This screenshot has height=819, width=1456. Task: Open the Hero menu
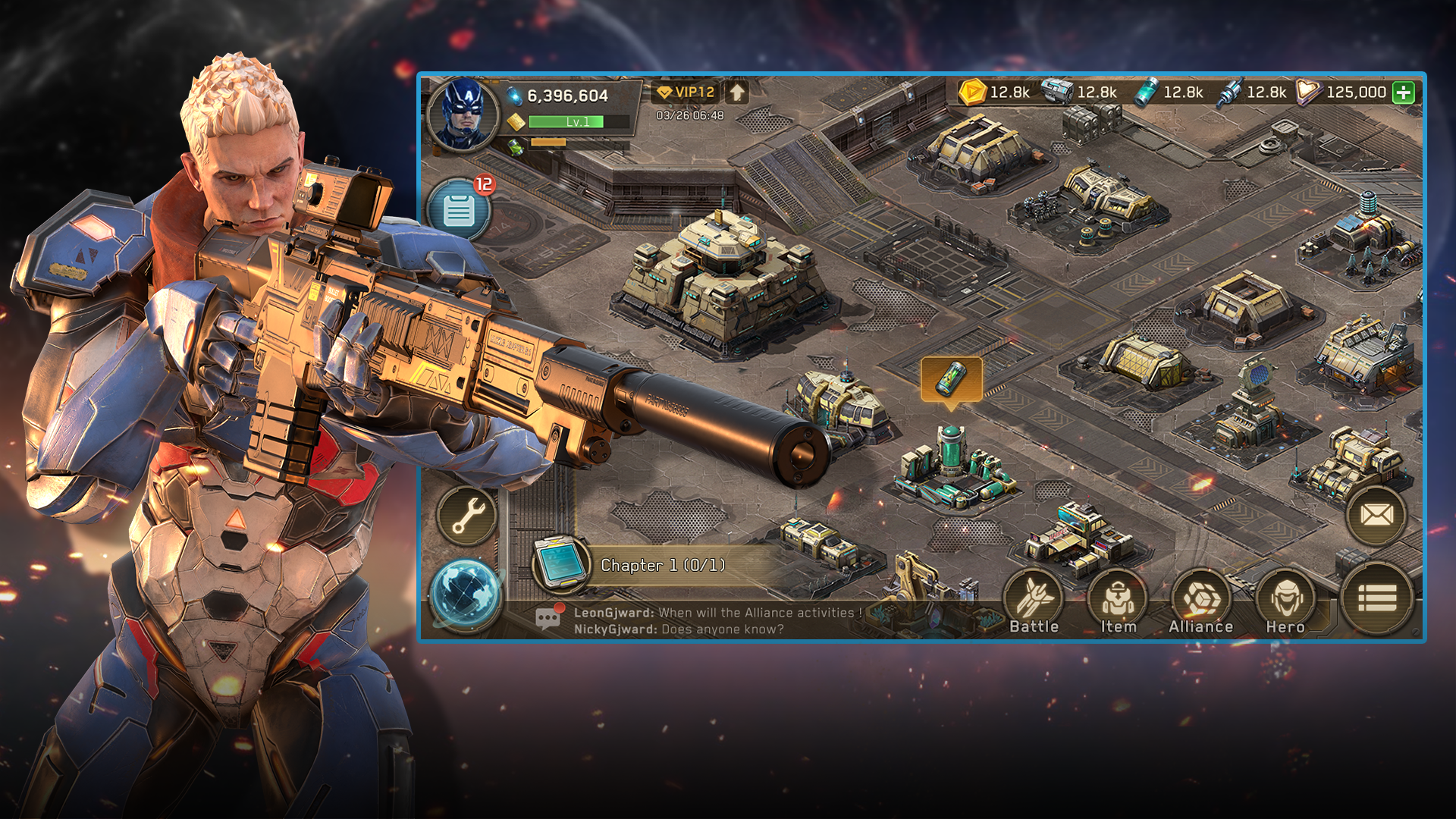click(1285, 603)
